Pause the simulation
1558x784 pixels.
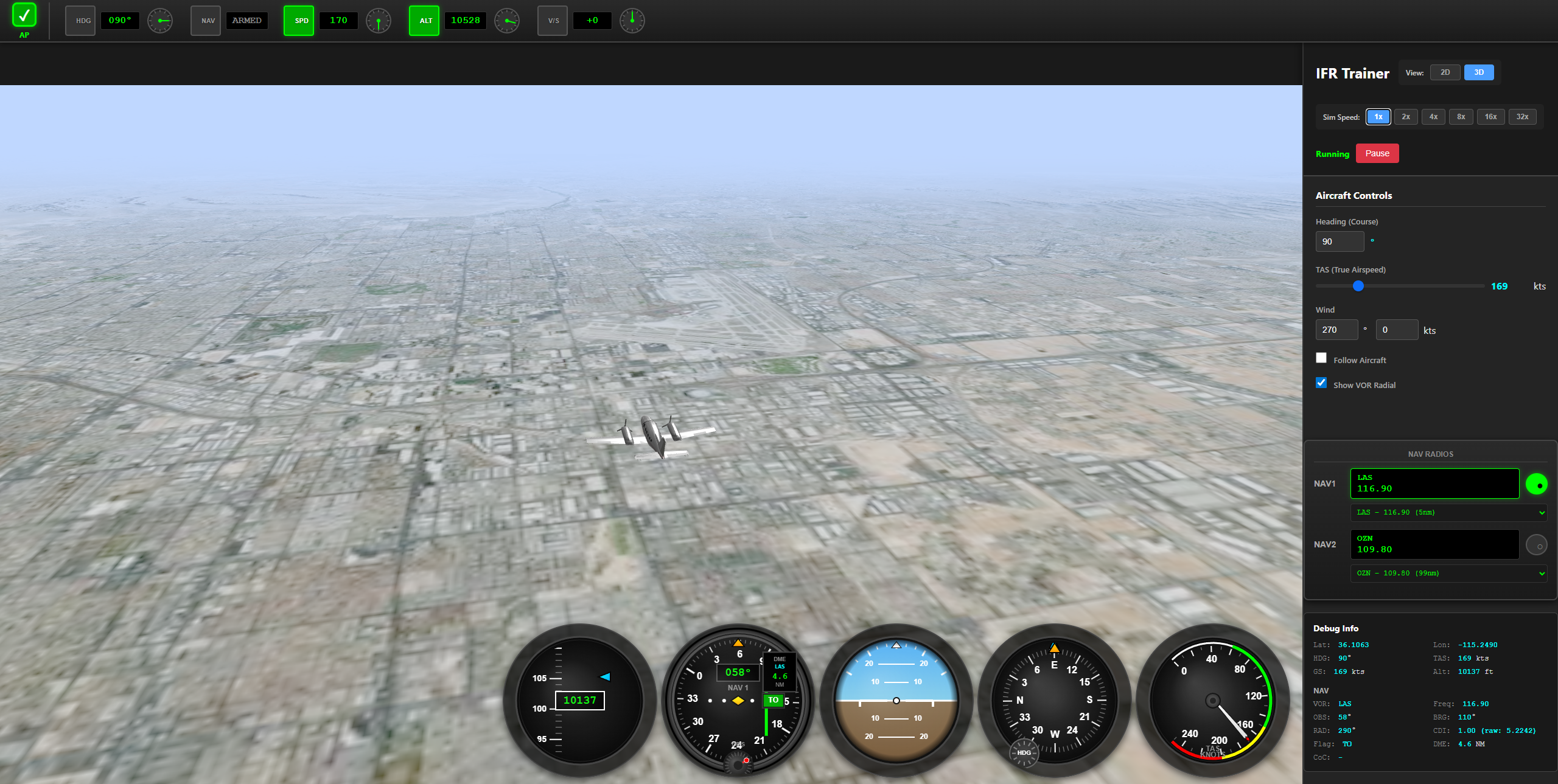(x=1377, y=153)
